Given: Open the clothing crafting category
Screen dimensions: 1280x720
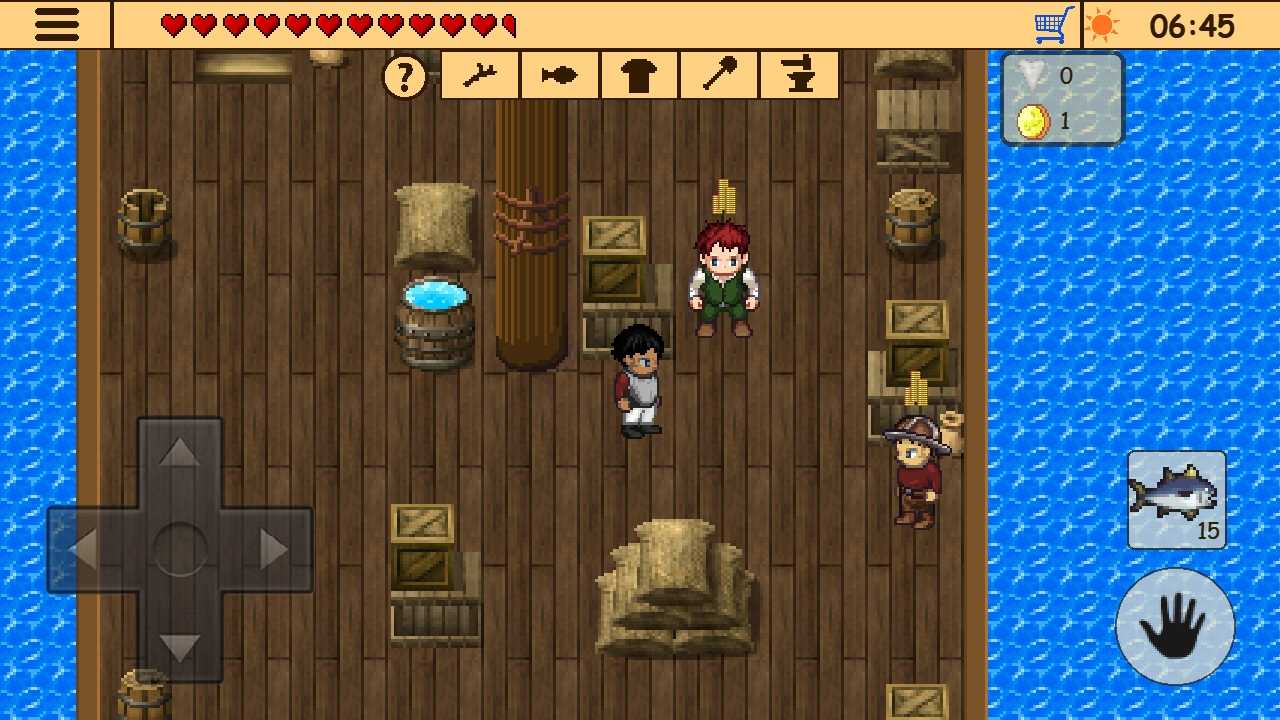Looking at the screenshot, I should pos(638,75).
